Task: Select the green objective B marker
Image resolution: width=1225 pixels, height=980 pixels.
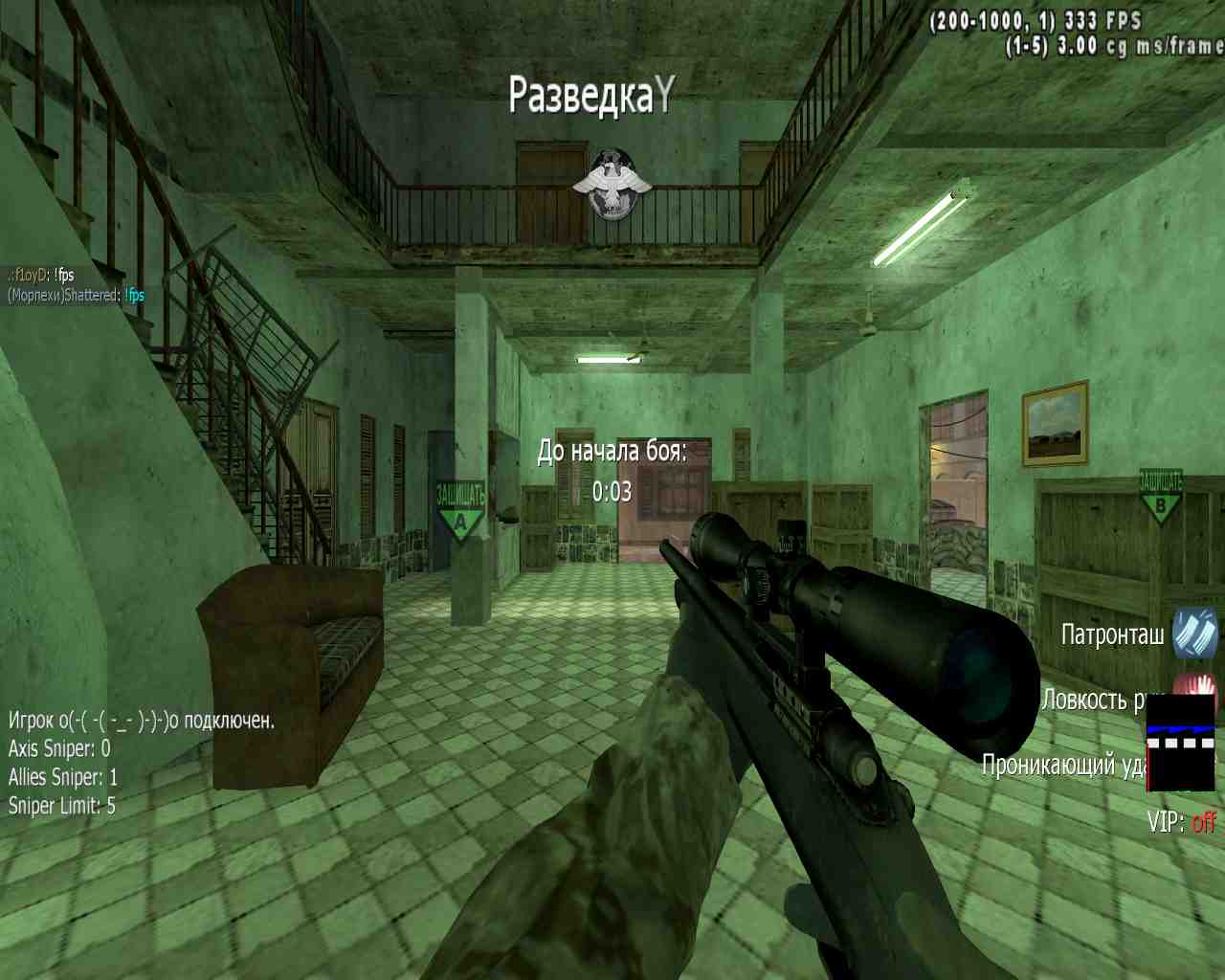Action: tap(1160, 497)
